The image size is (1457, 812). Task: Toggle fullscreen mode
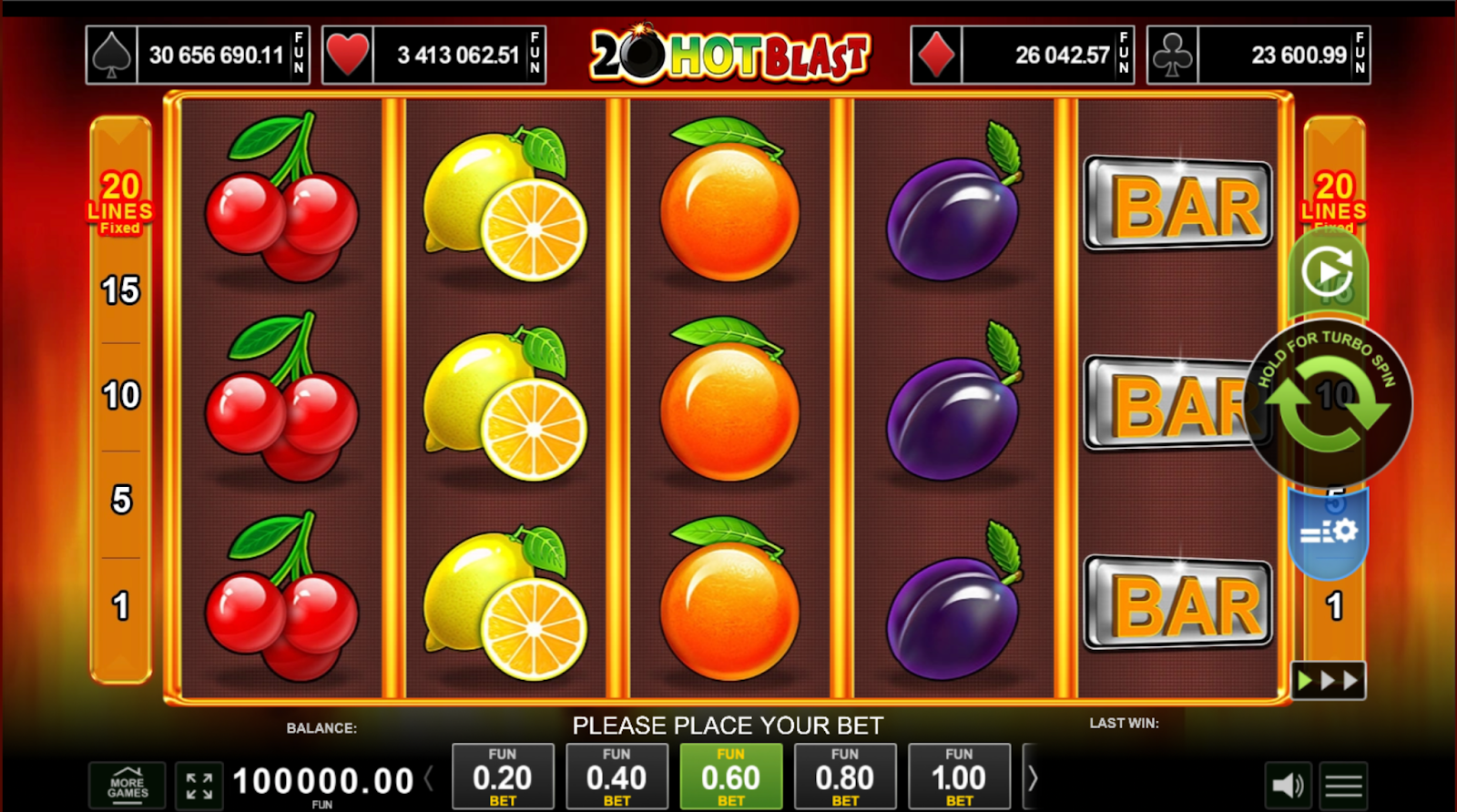pos(199,786)
